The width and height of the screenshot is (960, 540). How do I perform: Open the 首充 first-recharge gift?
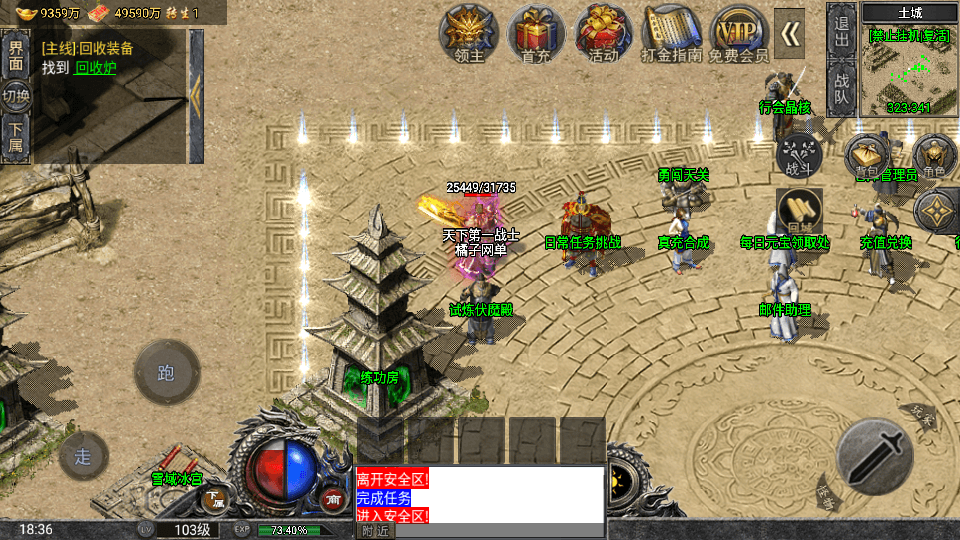536,34
